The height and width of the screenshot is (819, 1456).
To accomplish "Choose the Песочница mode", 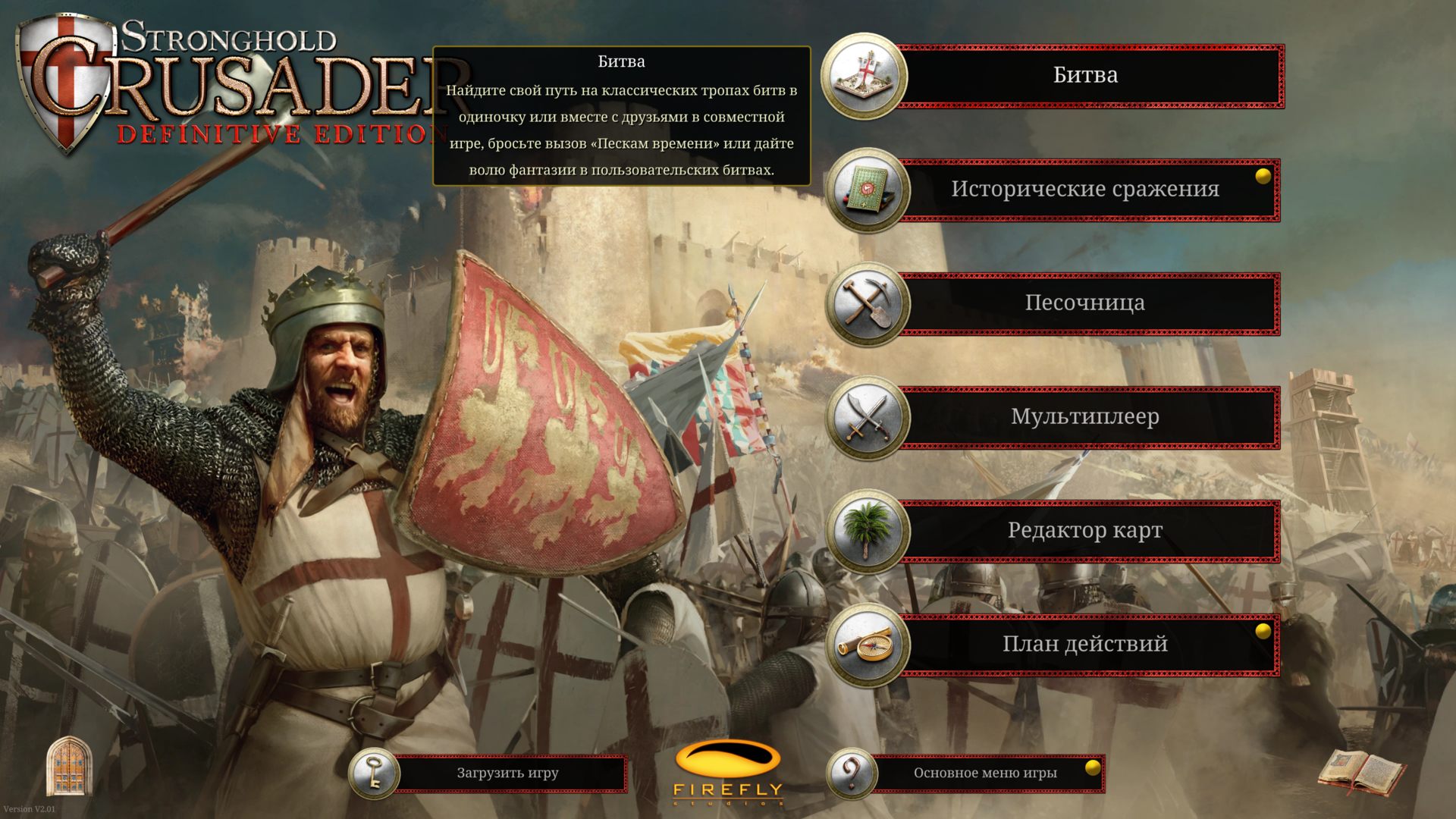I will (x=1084, y=303).
